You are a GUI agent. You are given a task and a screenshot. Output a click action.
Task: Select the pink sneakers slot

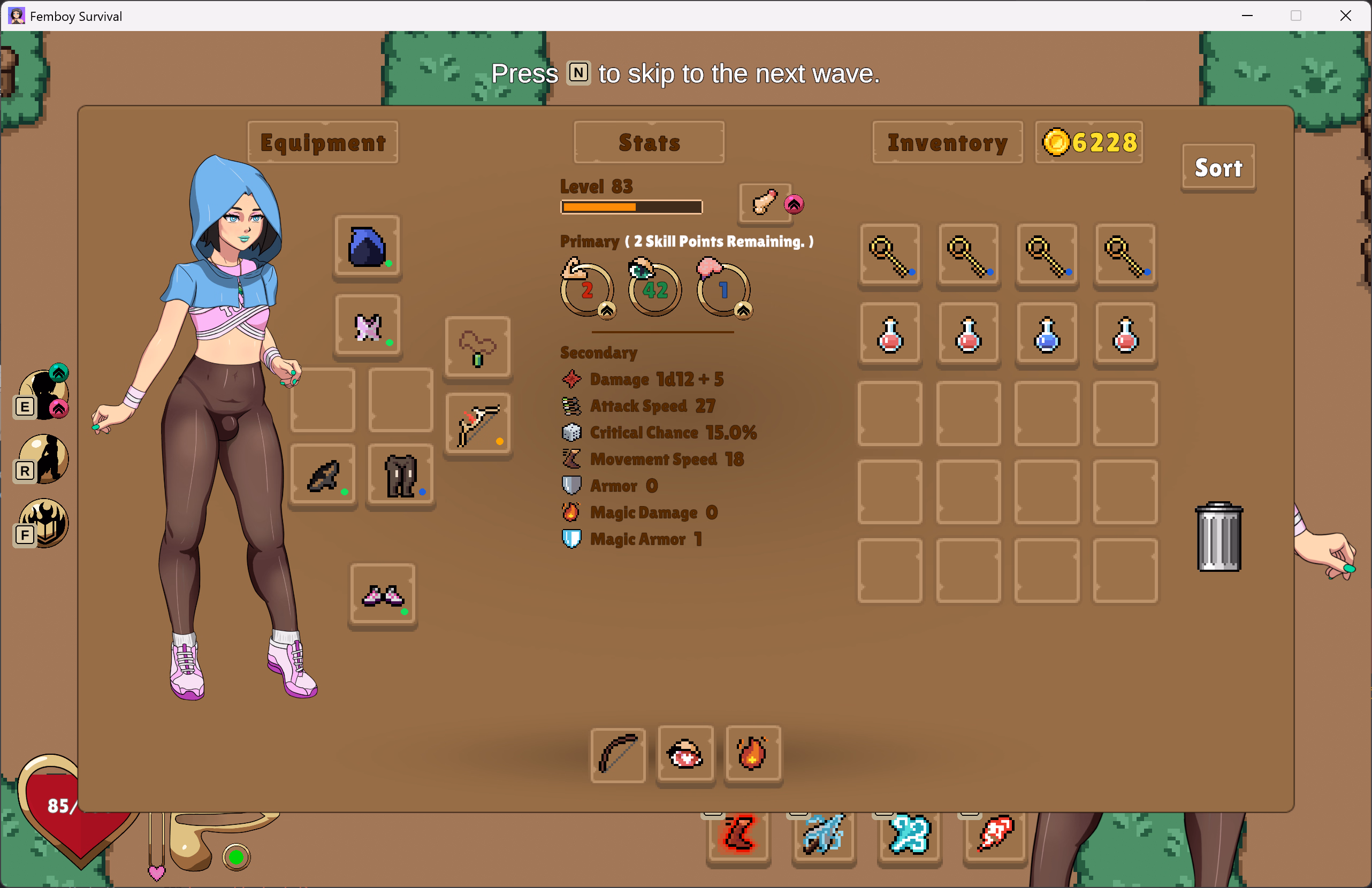click(383, 595)
